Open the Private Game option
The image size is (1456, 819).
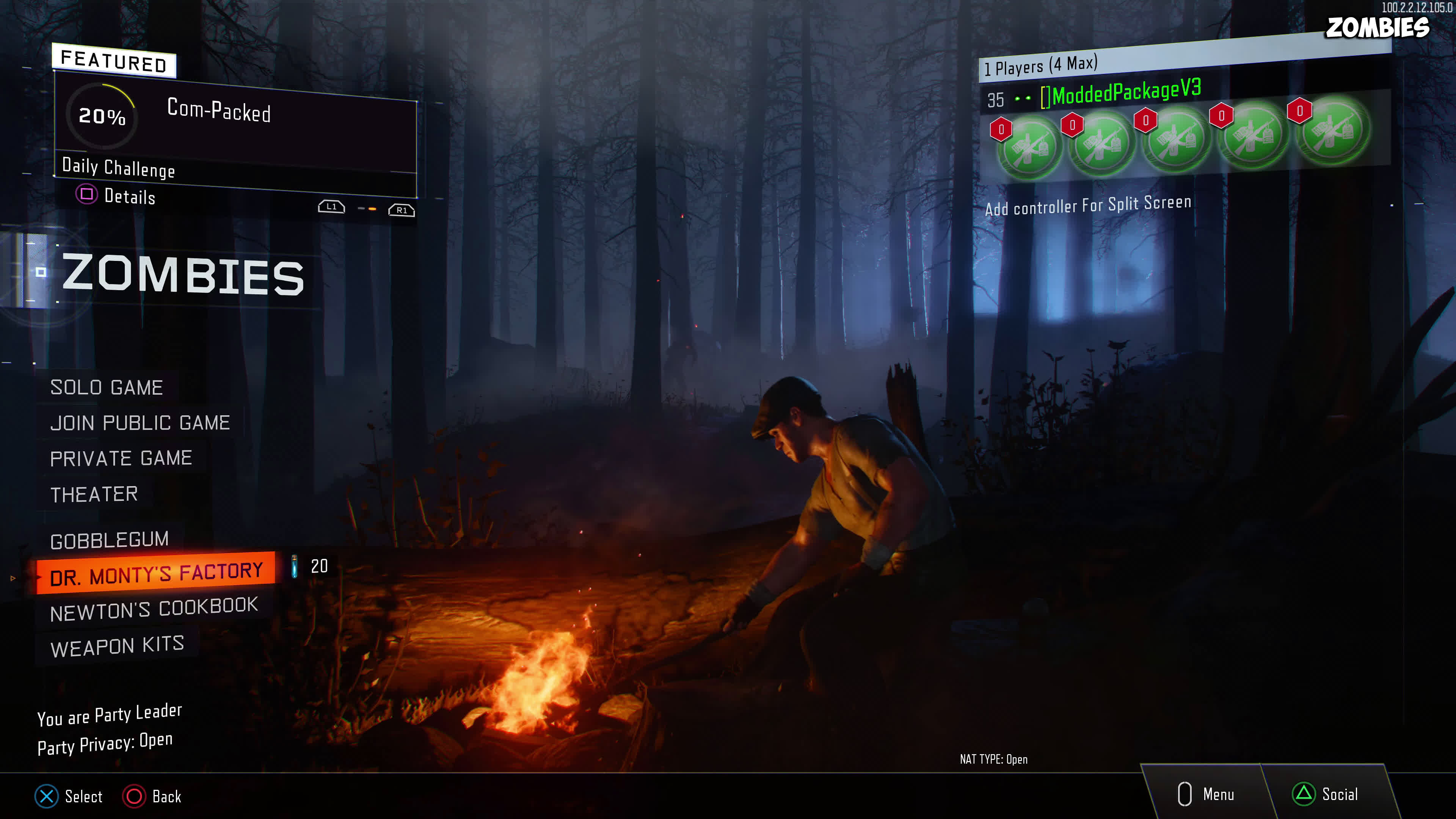point(121,458)
